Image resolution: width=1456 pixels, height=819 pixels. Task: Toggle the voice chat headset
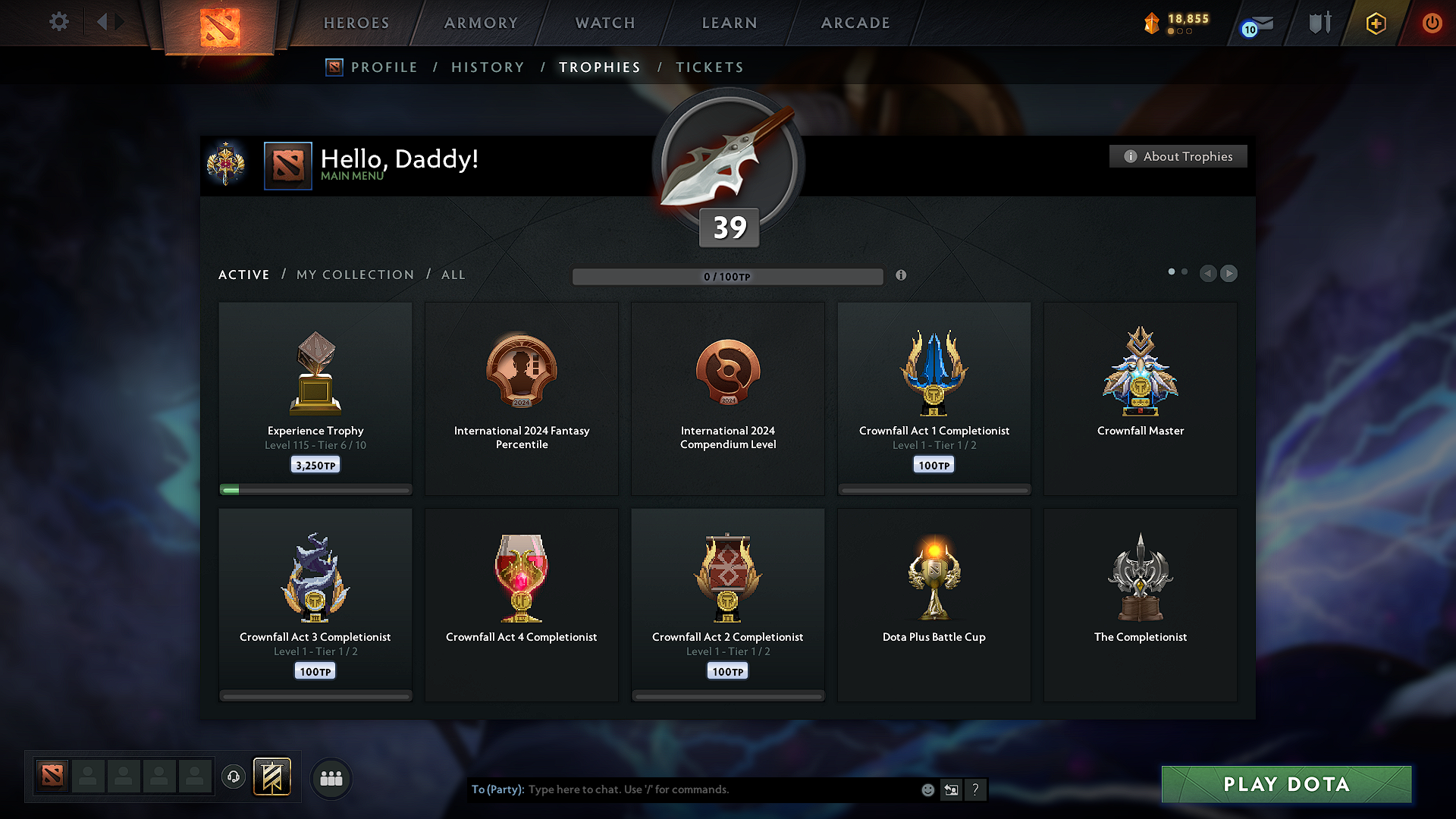233,777
